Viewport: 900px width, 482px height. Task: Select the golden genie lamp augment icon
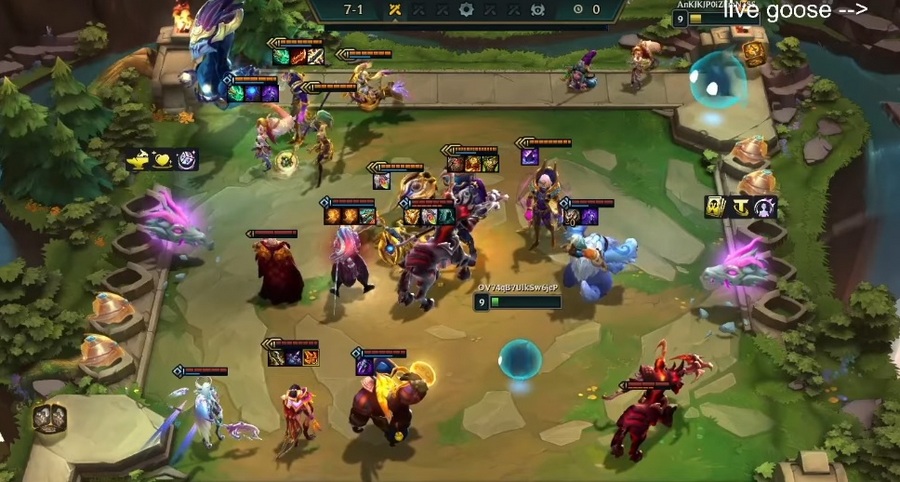point(140,159)
